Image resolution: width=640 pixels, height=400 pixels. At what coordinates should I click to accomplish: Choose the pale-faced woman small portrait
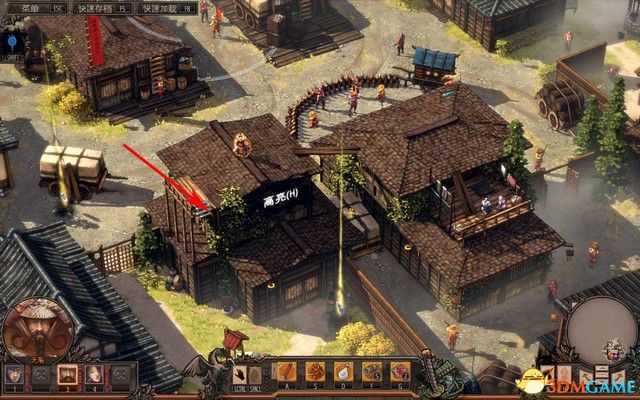click(x=94, y=375)
